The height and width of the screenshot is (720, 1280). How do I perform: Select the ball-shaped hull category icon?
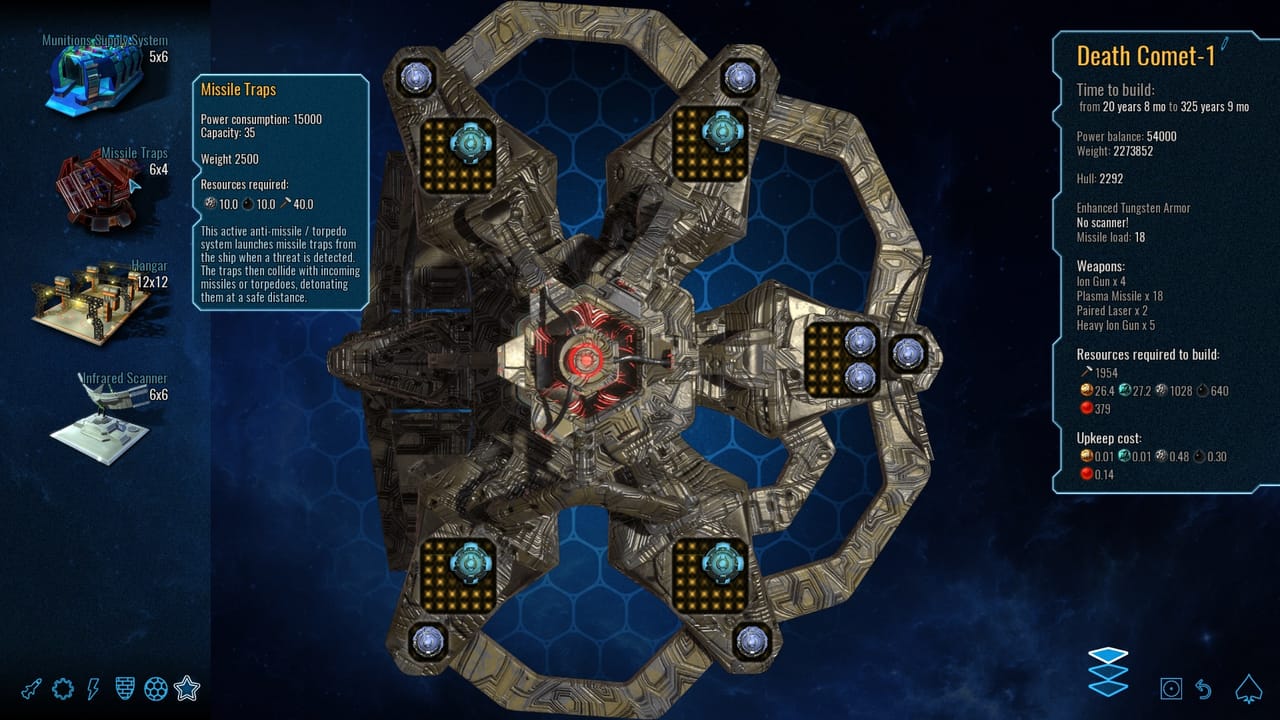pos(155,687)
